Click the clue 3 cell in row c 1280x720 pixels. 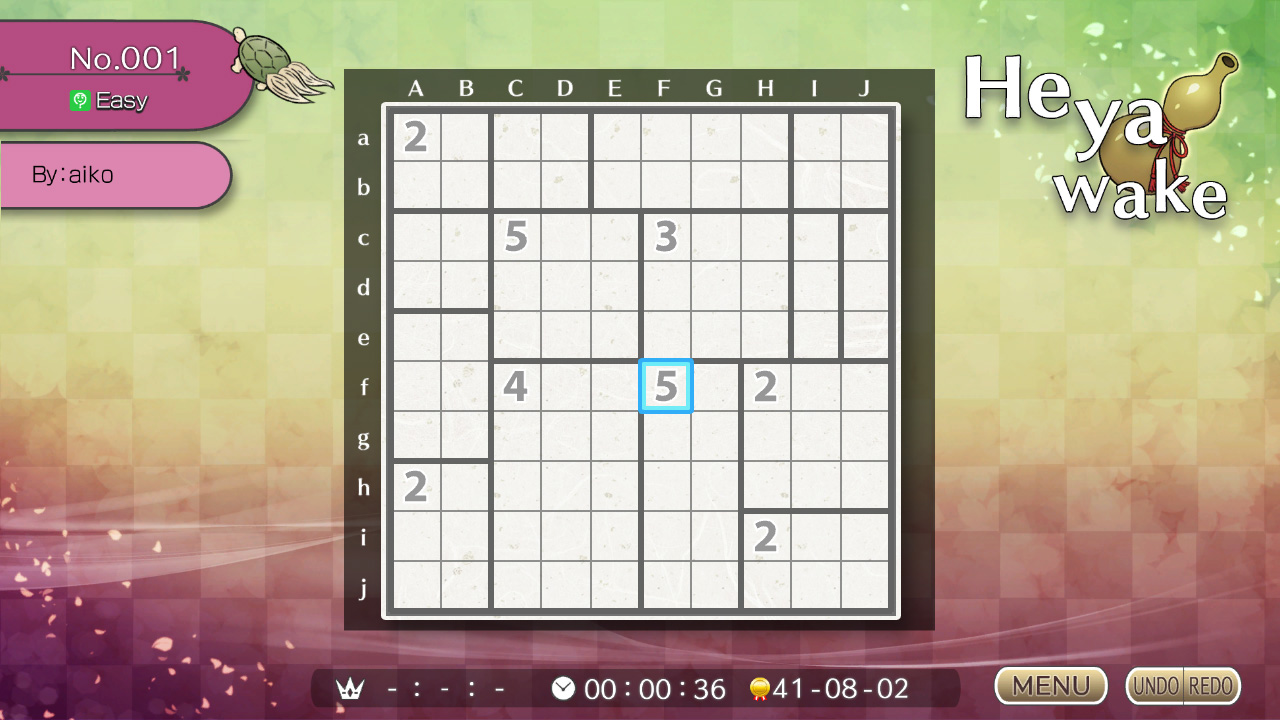click(665, 237)
